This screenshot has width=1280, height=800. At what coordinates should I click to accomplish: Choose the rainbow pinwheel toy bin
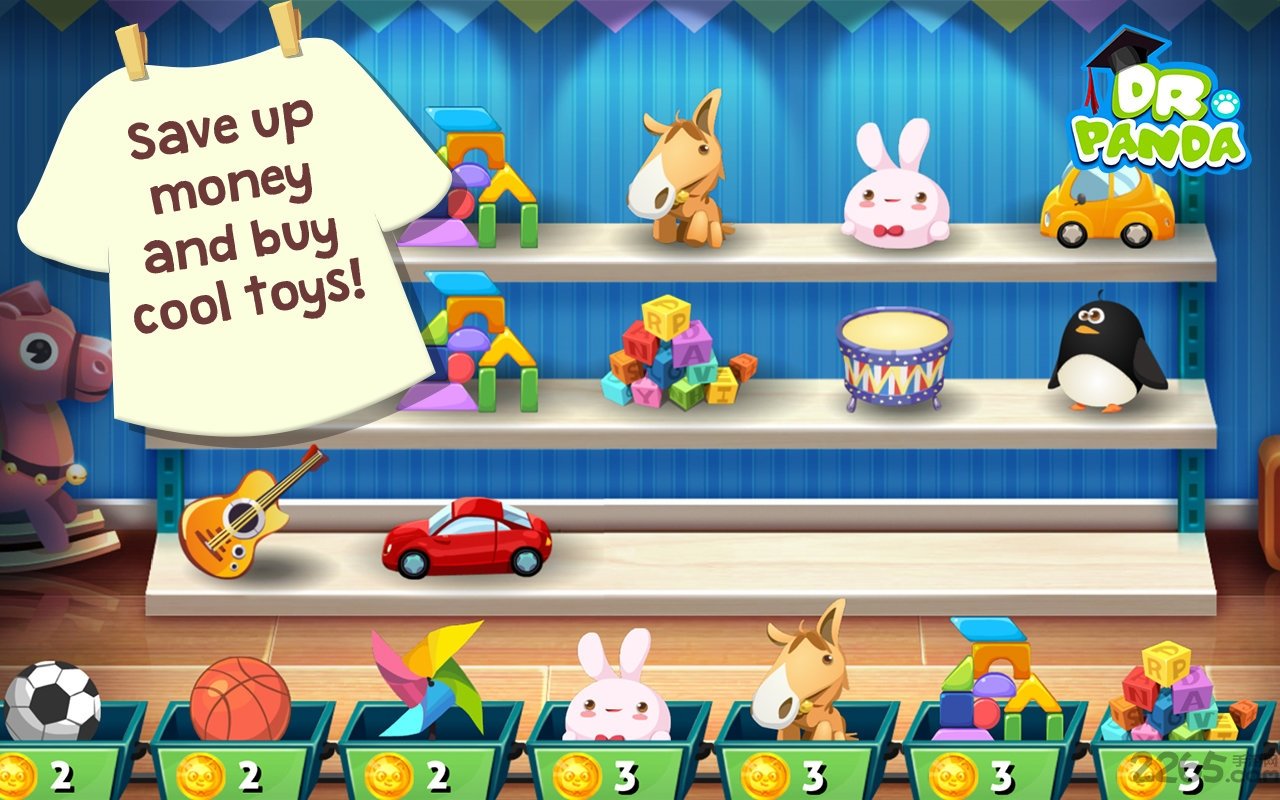428,680
